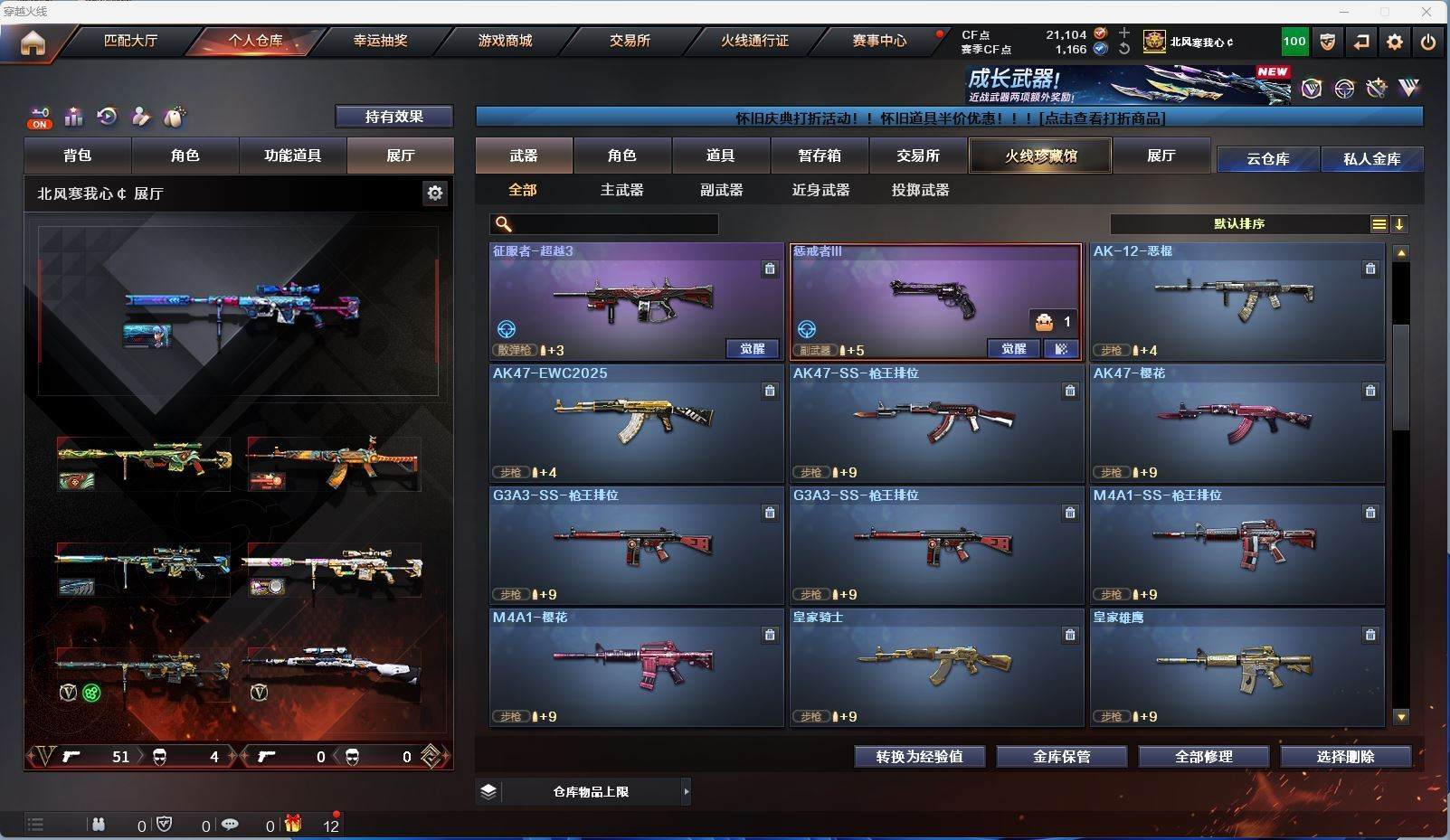
Task: Go to the 游戏商城 game shop
Action: click(505, 41)
